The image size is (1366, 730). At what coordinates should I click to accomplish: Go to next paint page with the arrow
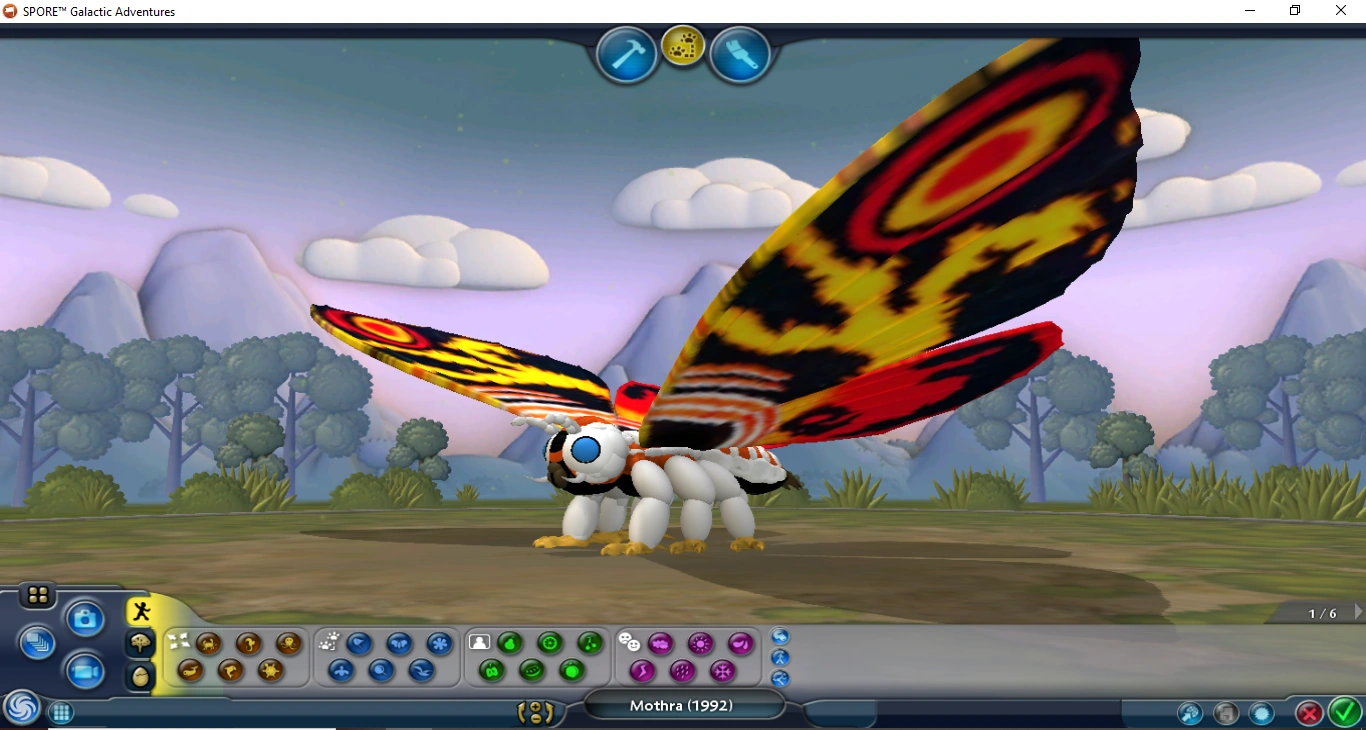pyautogui.click(x=1357, y=612)
